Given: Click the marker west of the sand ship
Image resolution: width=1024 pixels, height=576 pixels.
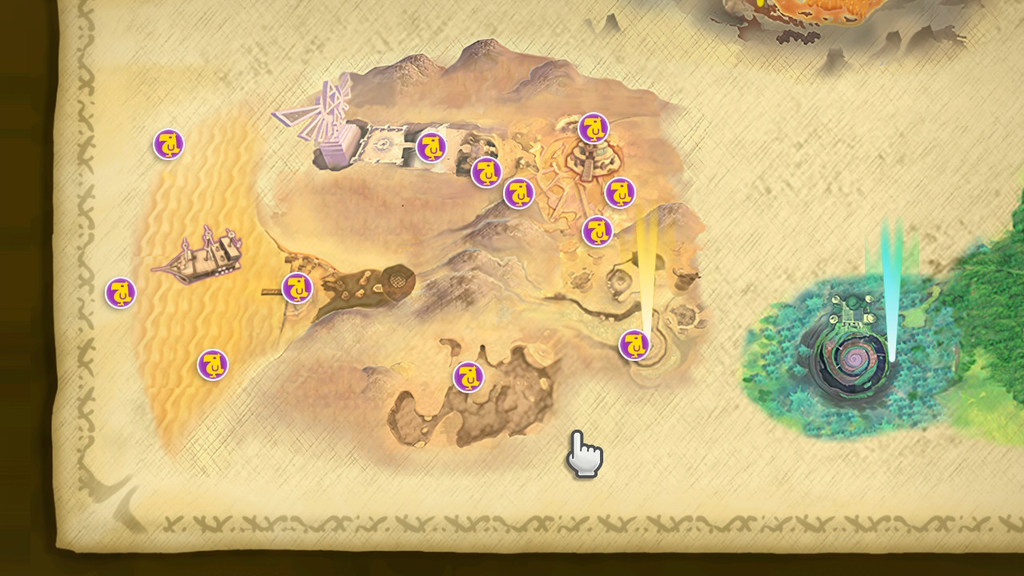Looking at the screenshot, I should coord(121,293).
